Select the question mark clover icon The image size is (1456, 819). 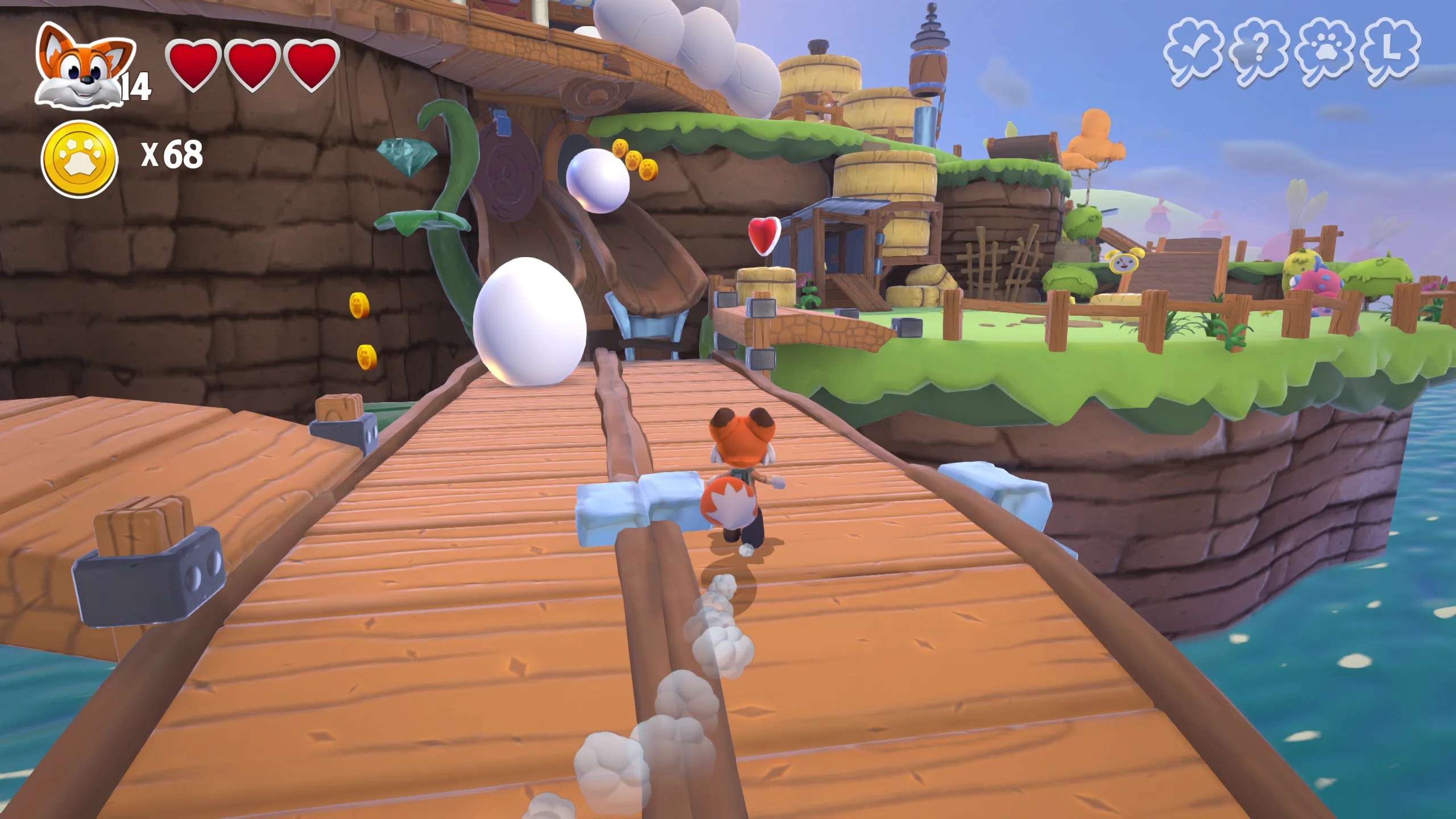pyautogui.click(x=1259, y=52)
